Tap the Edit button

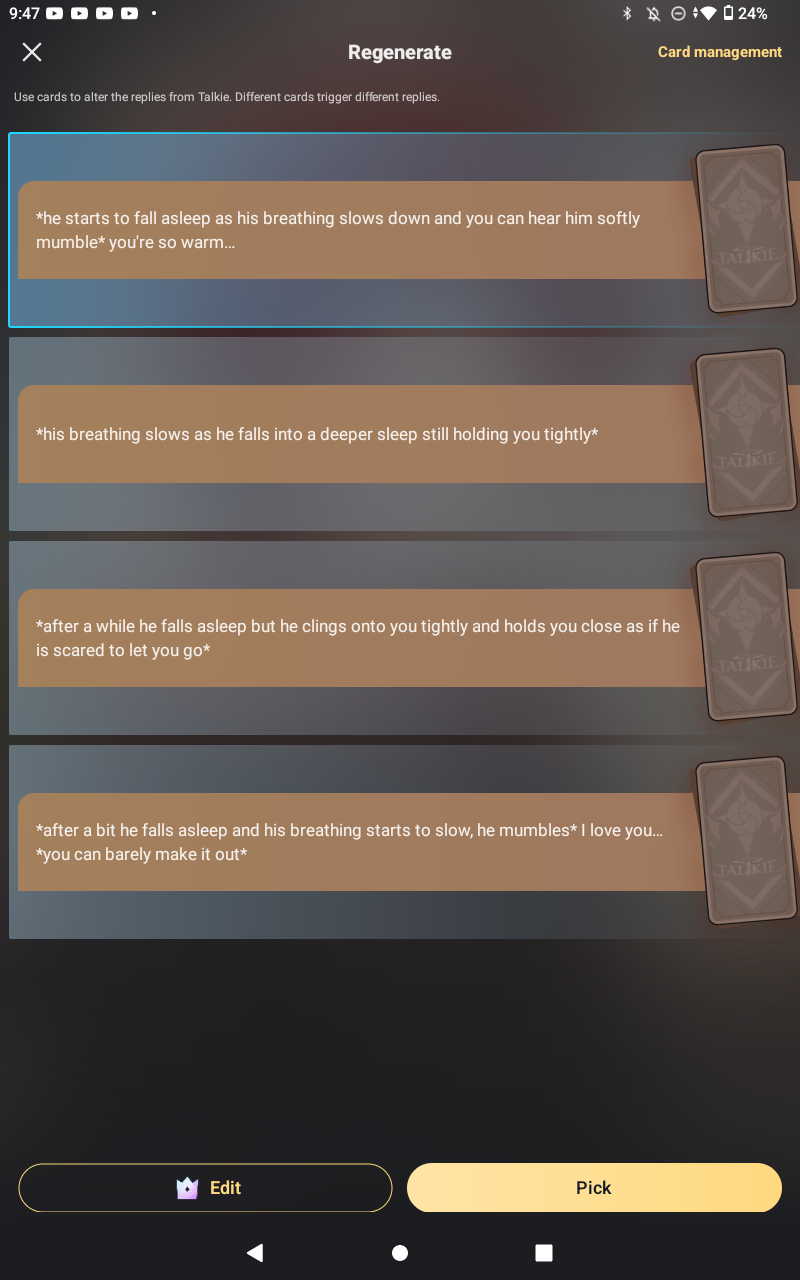point(205,1188)
